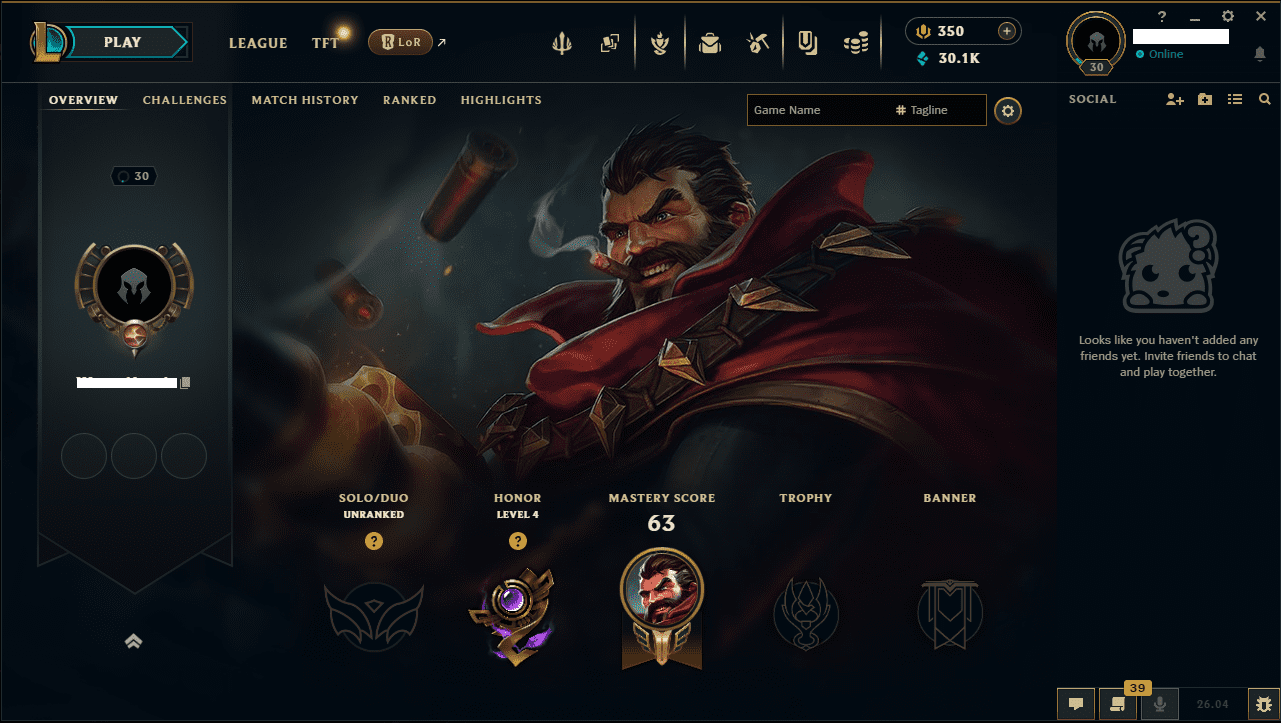Open the Events hub trident icon

[562, 42]
